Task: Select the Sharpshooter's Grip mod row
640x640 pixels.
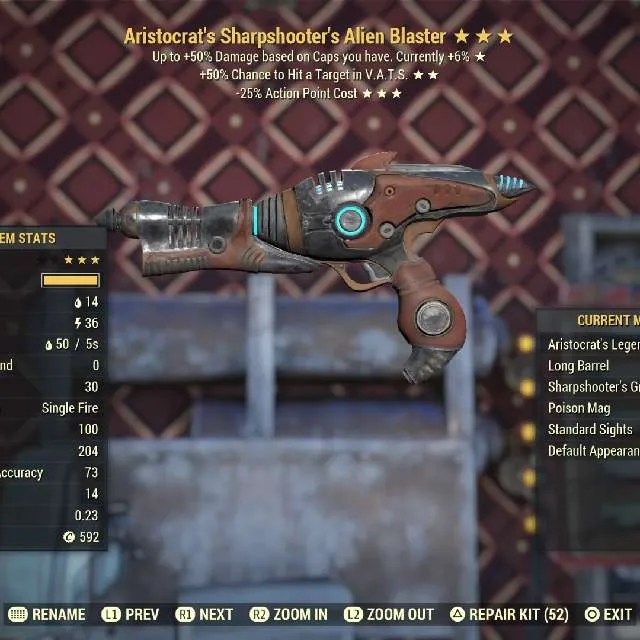Action: click(x=590, y=387)
